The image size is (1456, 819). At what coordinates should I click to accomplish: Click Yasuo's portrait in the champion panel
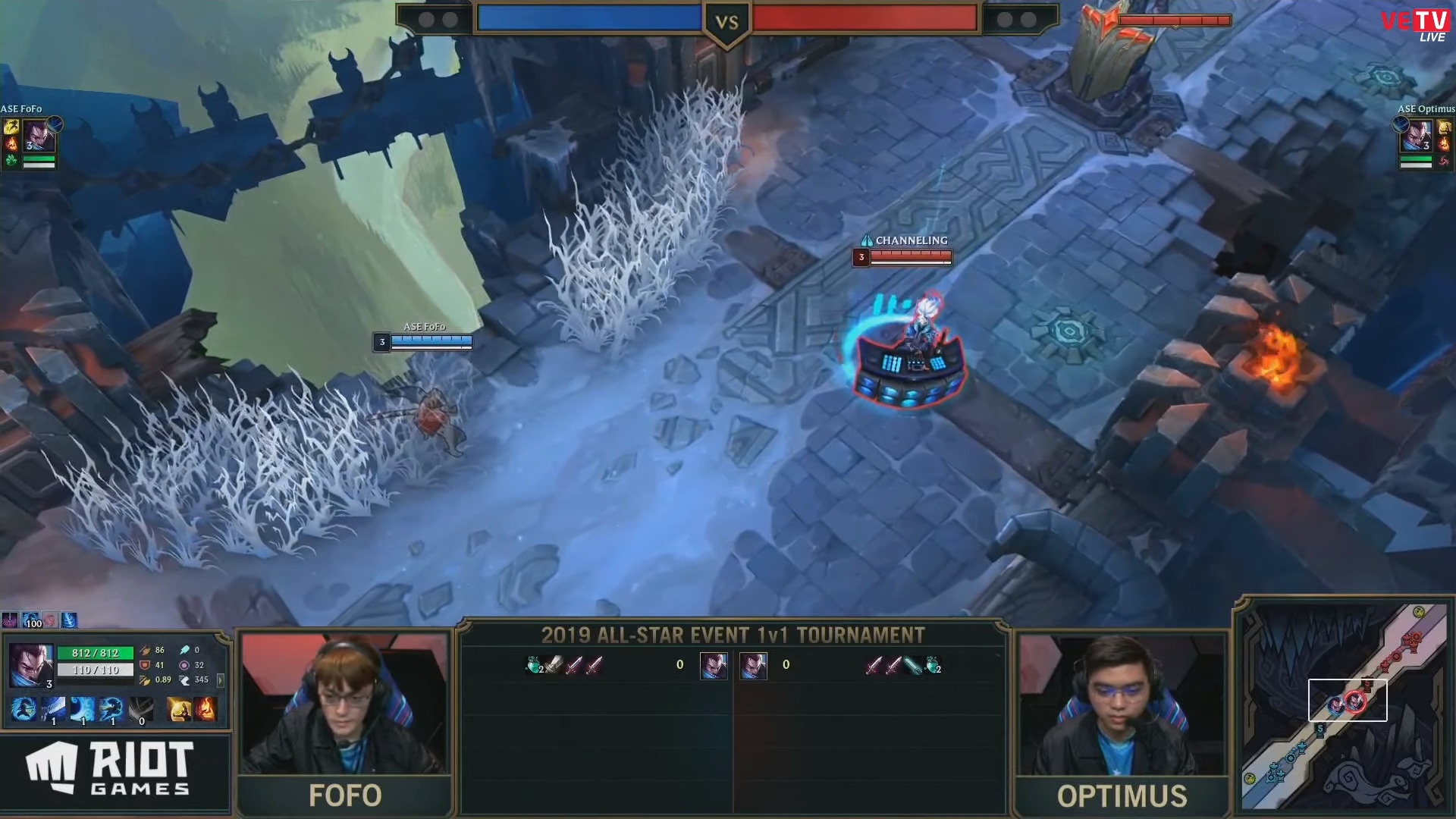31,666
